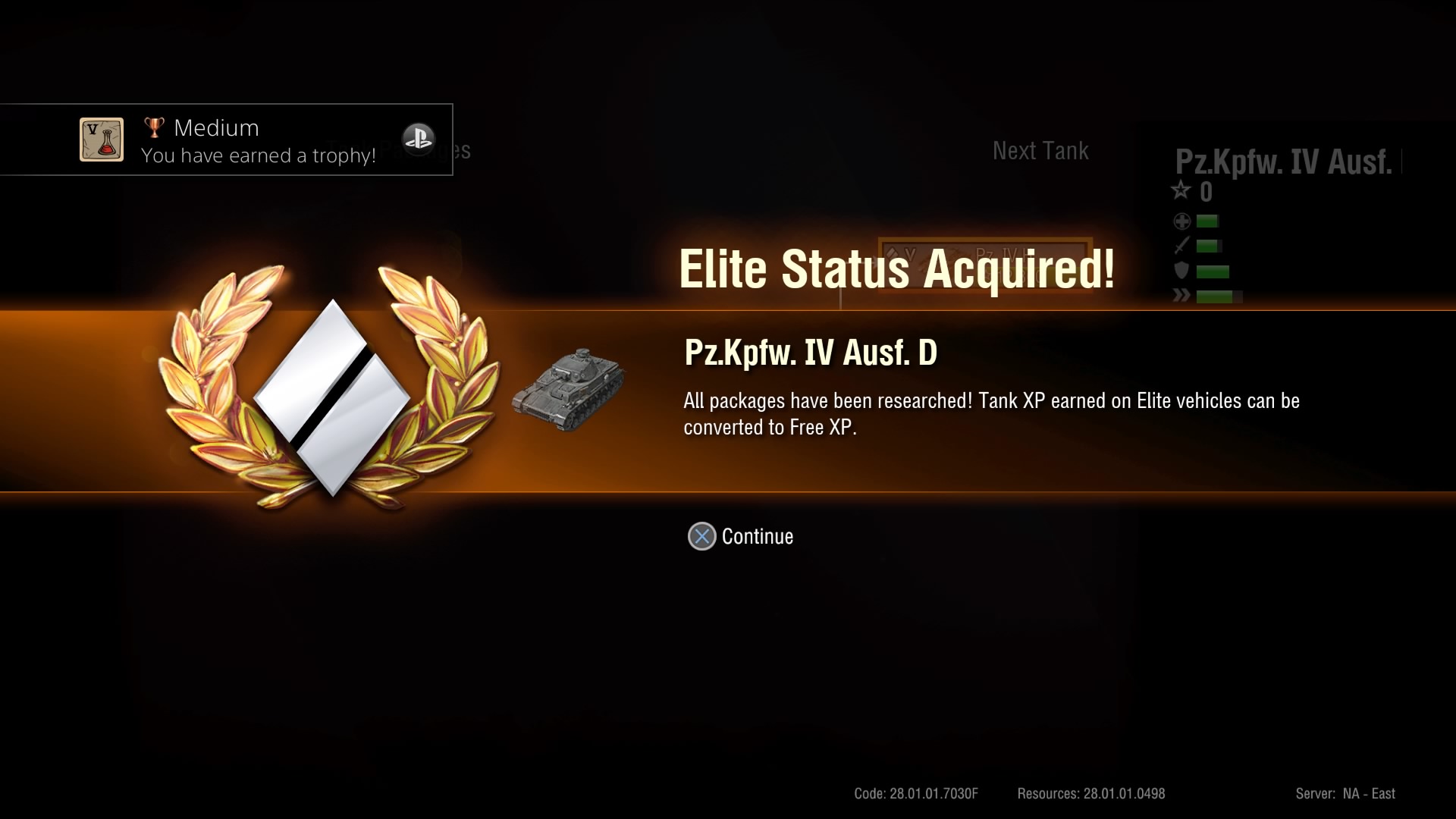The height and width of the screenshot is (819, 1456).
Task: Click the mobility double-chevron stat icon
Action: [1181, 297]
